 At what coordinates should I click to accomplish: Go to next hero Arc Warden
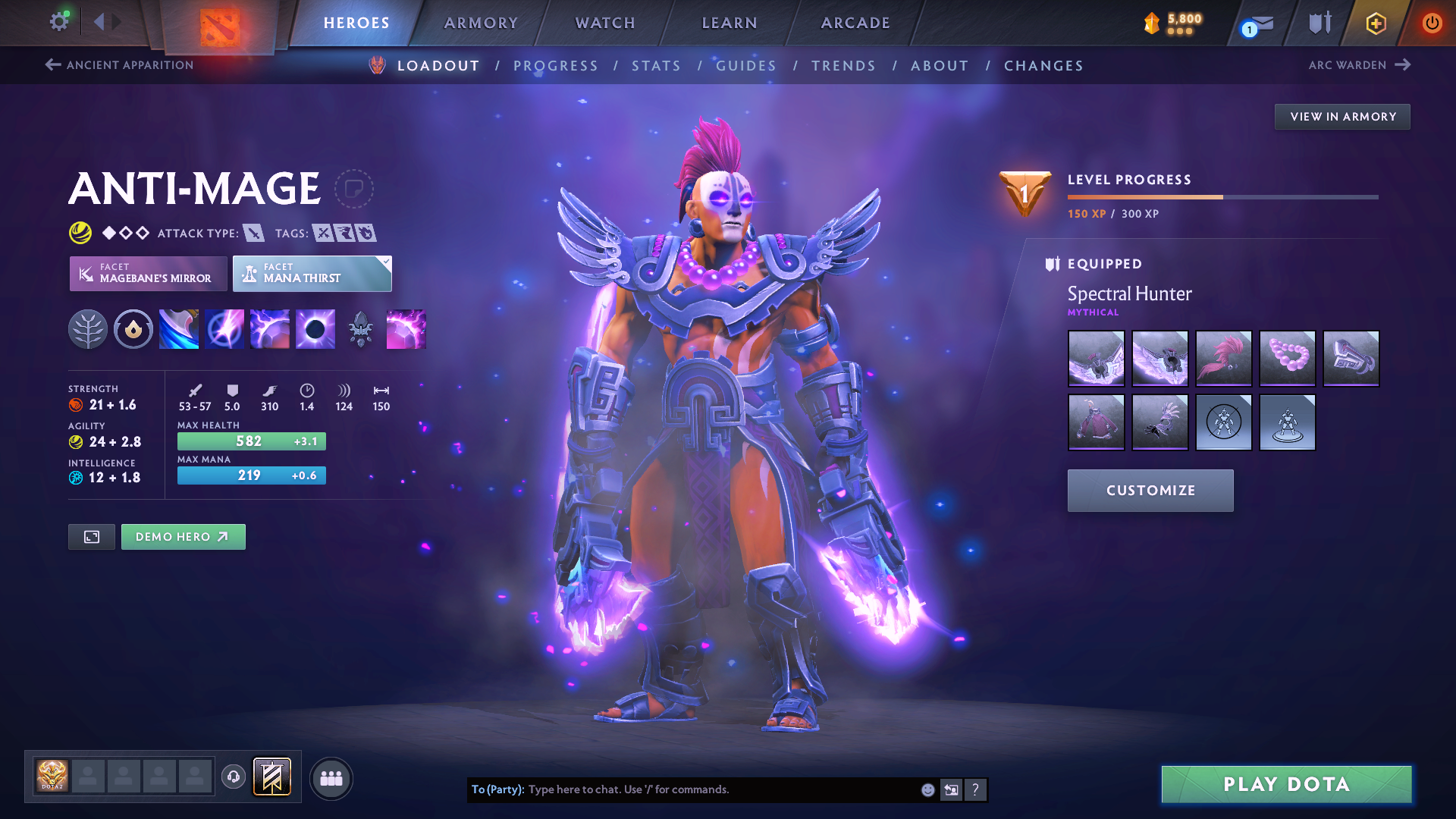(x=1359, y=65)
